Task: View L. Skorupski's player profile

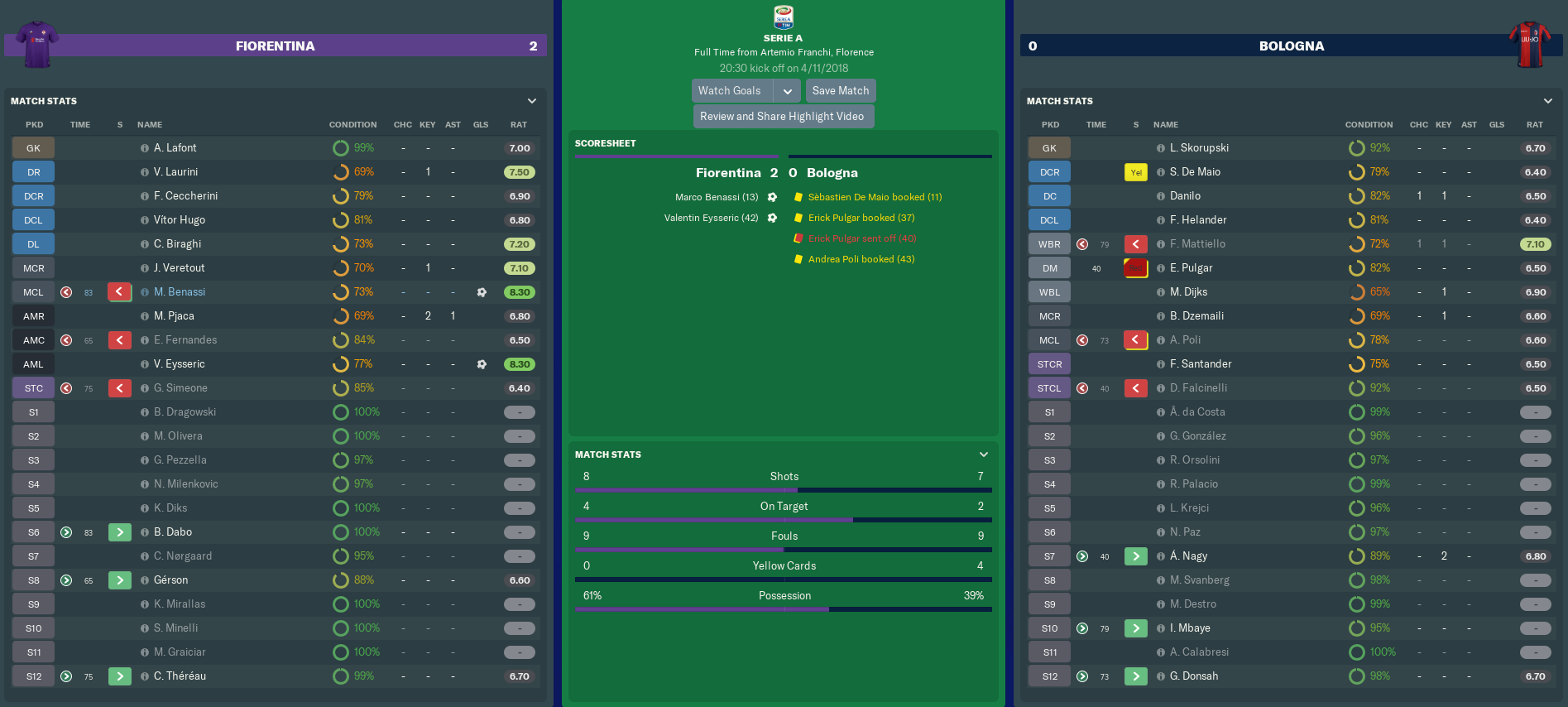Action: point(1199,148)
